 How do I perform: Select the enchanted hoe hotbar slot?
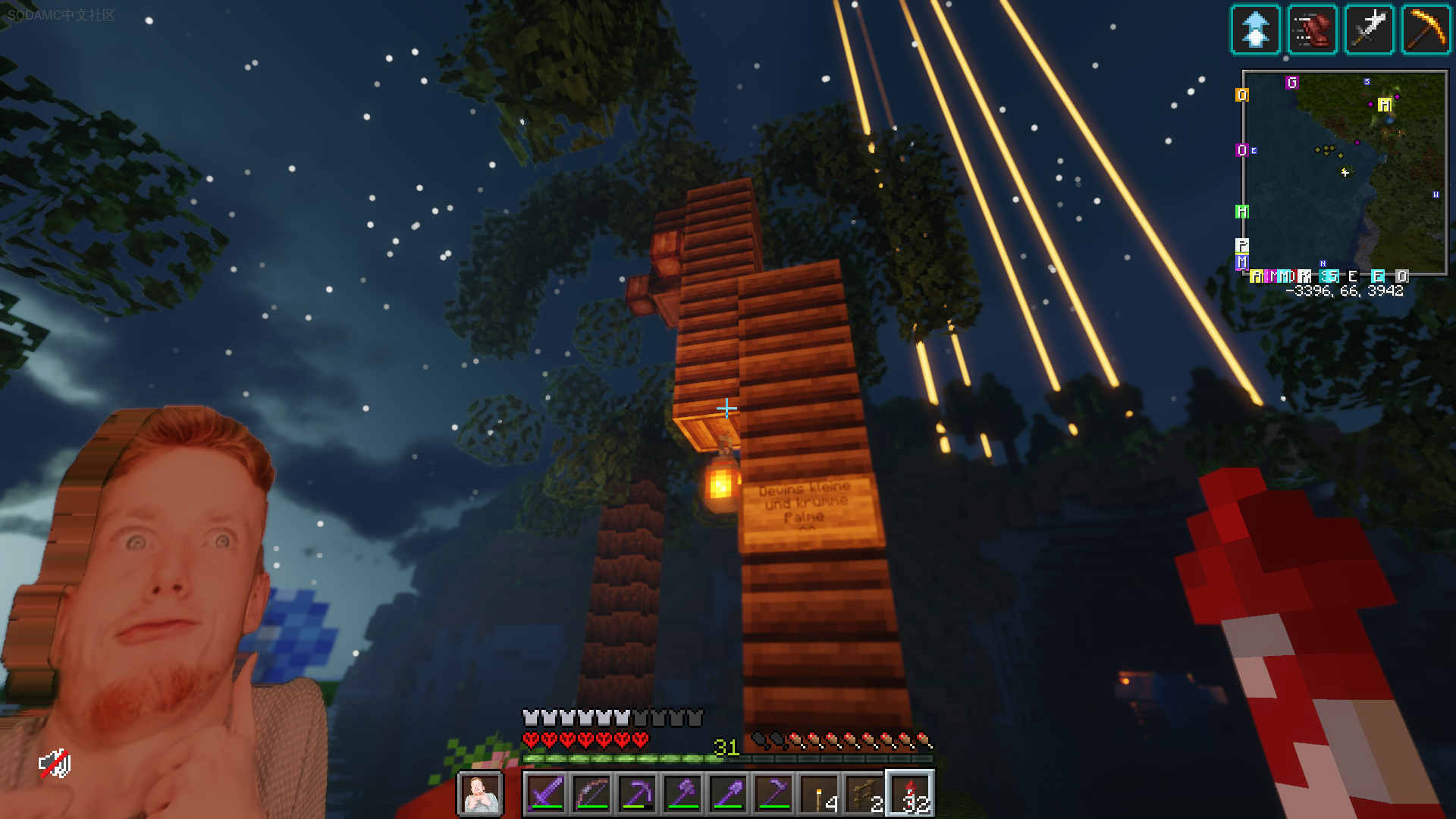[x=773, y=794]
